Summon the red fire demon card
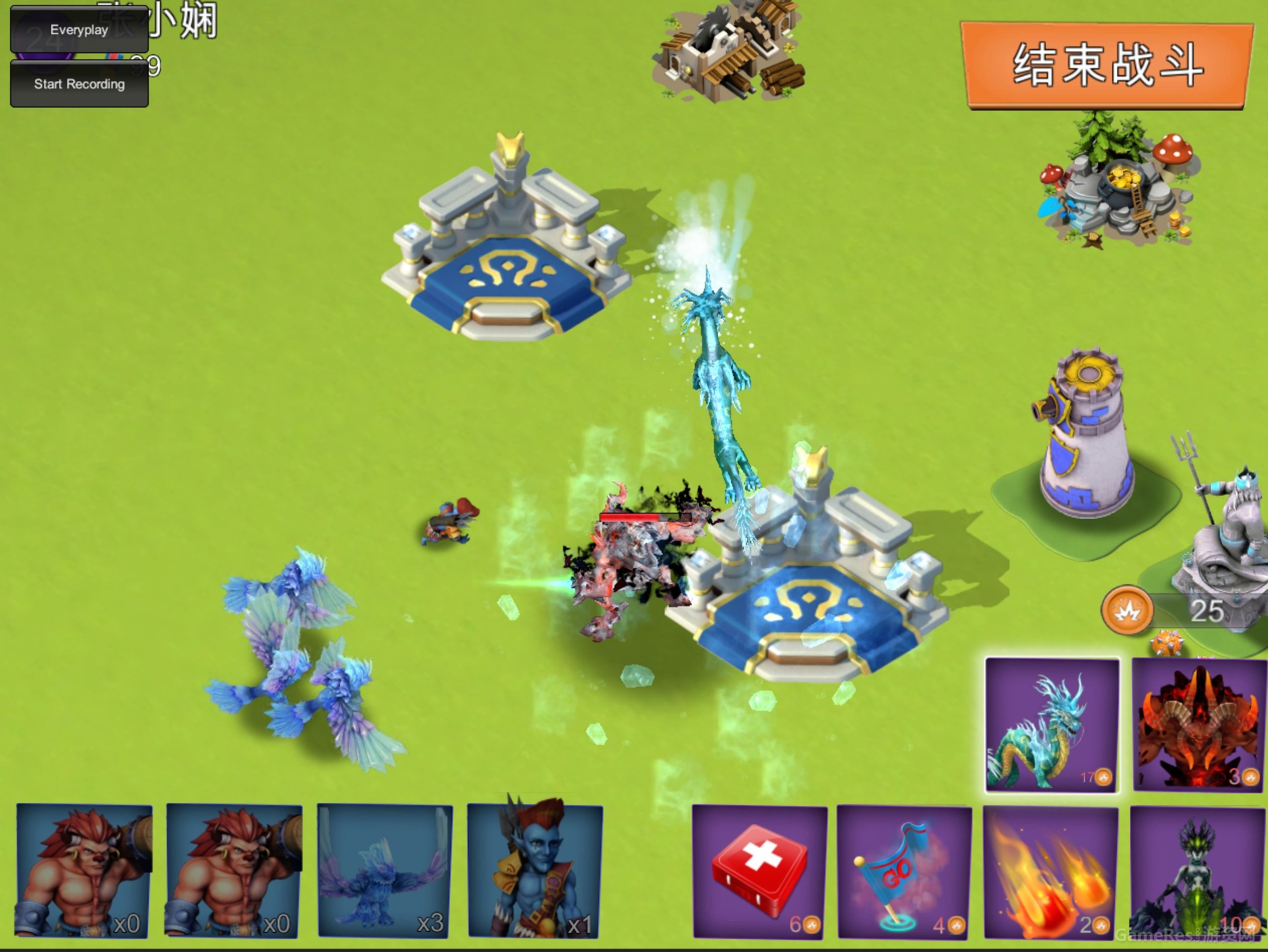 (x=1198, y=725)
